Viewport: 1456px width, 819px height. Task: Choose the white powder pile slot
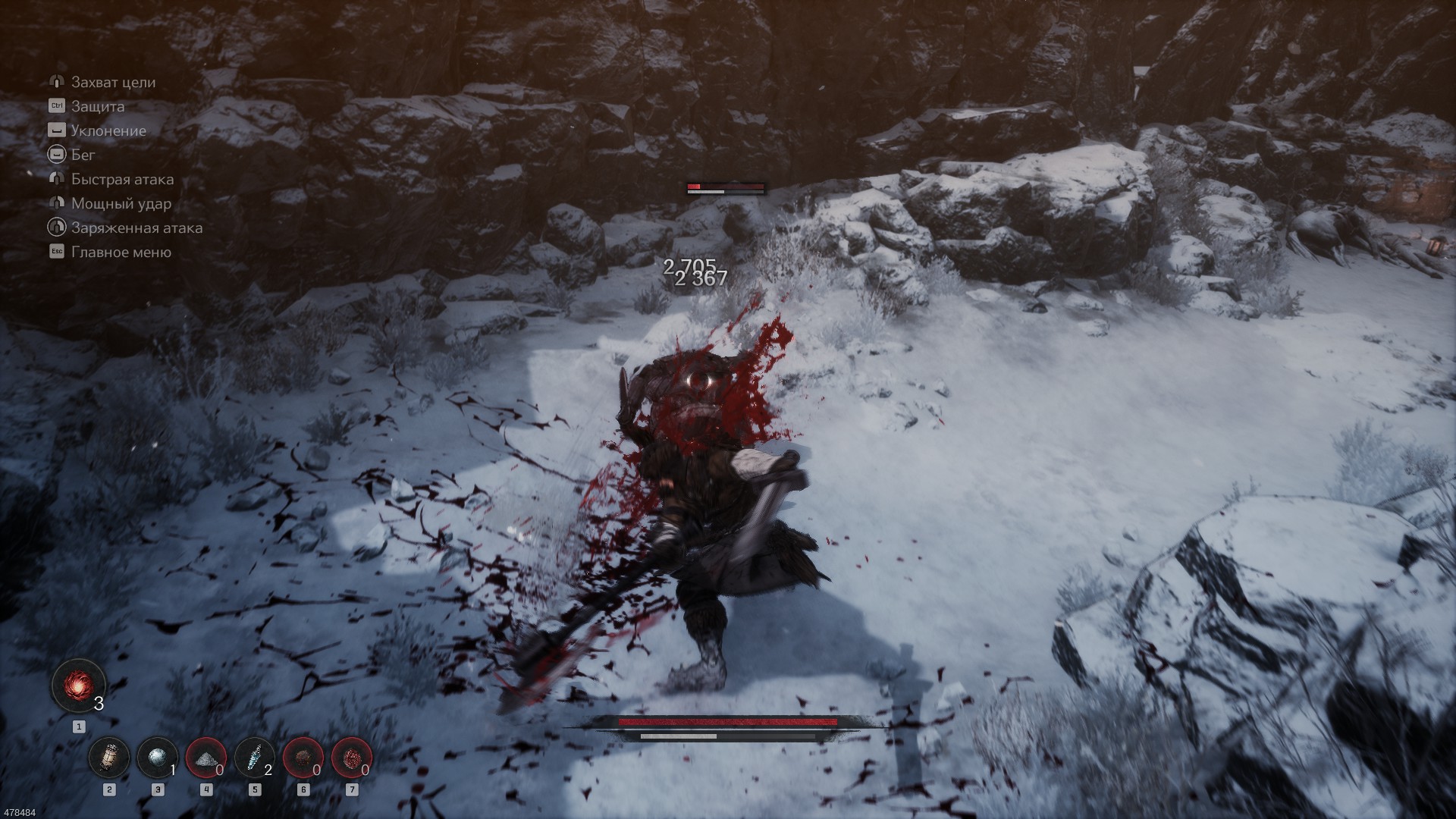(x=206, y=758)
